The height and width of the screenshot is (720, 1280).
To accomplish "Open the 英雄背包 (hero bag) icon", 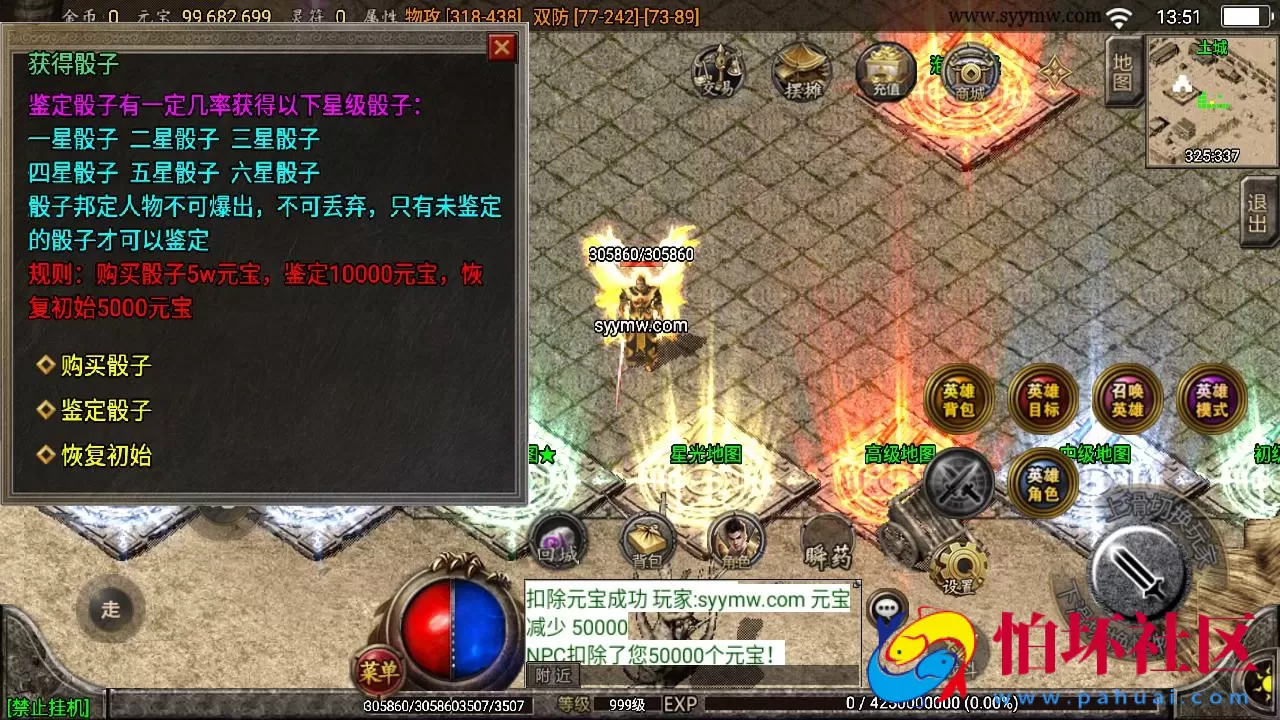I will point(957,399).
